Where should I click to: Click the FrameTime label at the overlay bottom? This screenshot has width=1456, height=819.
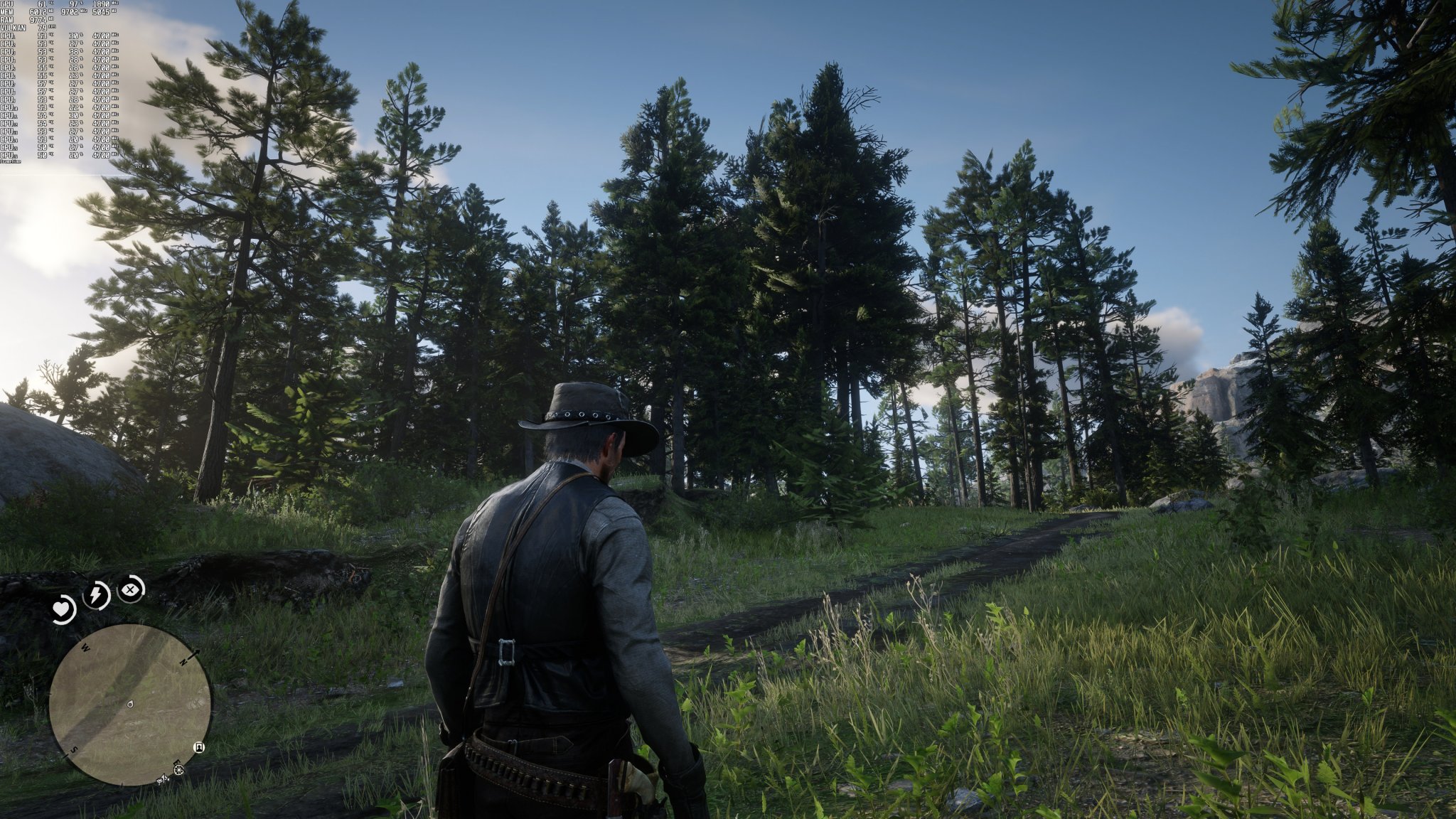(x=10, y=161)
